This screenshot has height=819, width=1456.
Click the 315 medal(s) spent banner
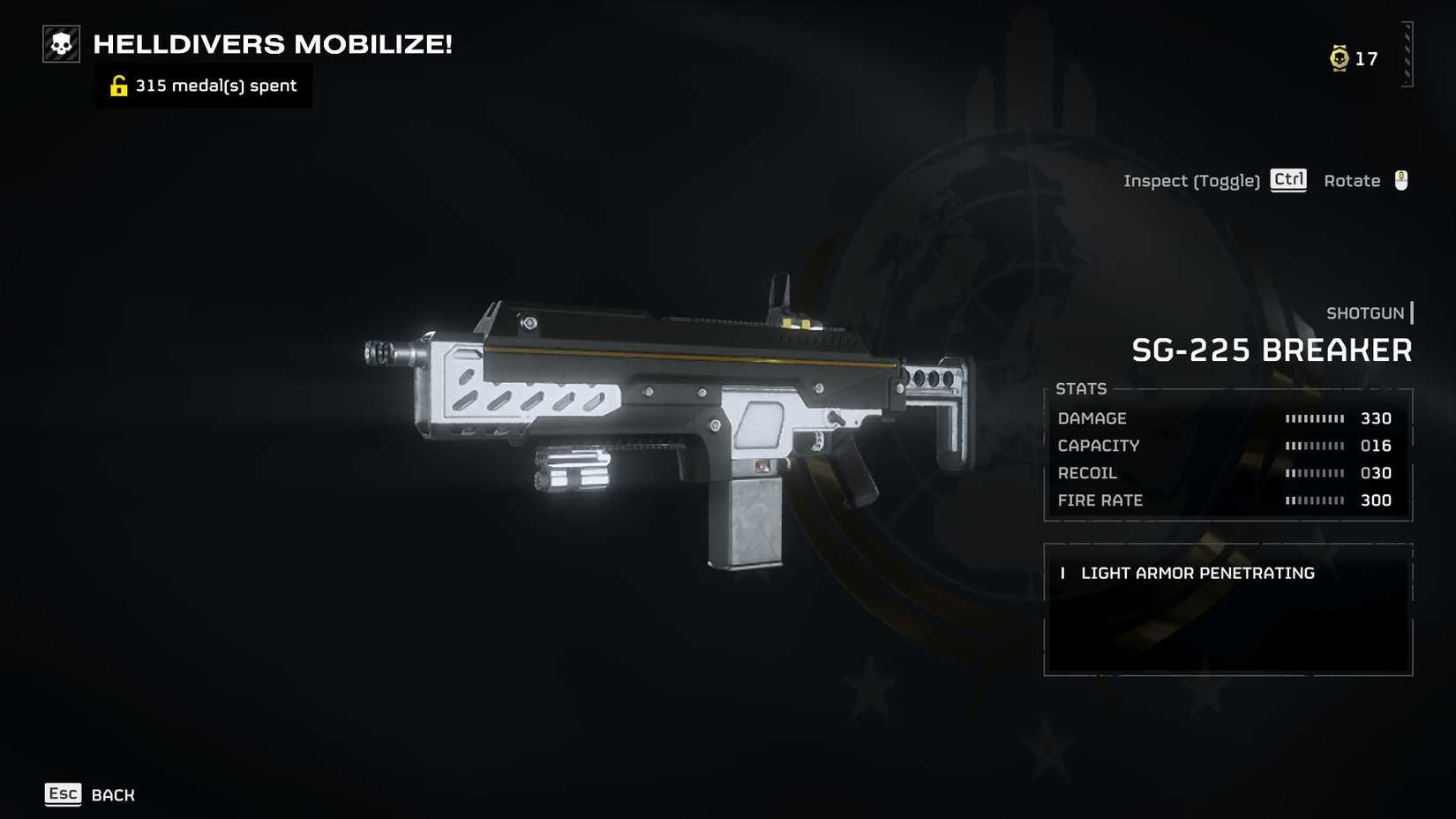[x=203, y=85]
